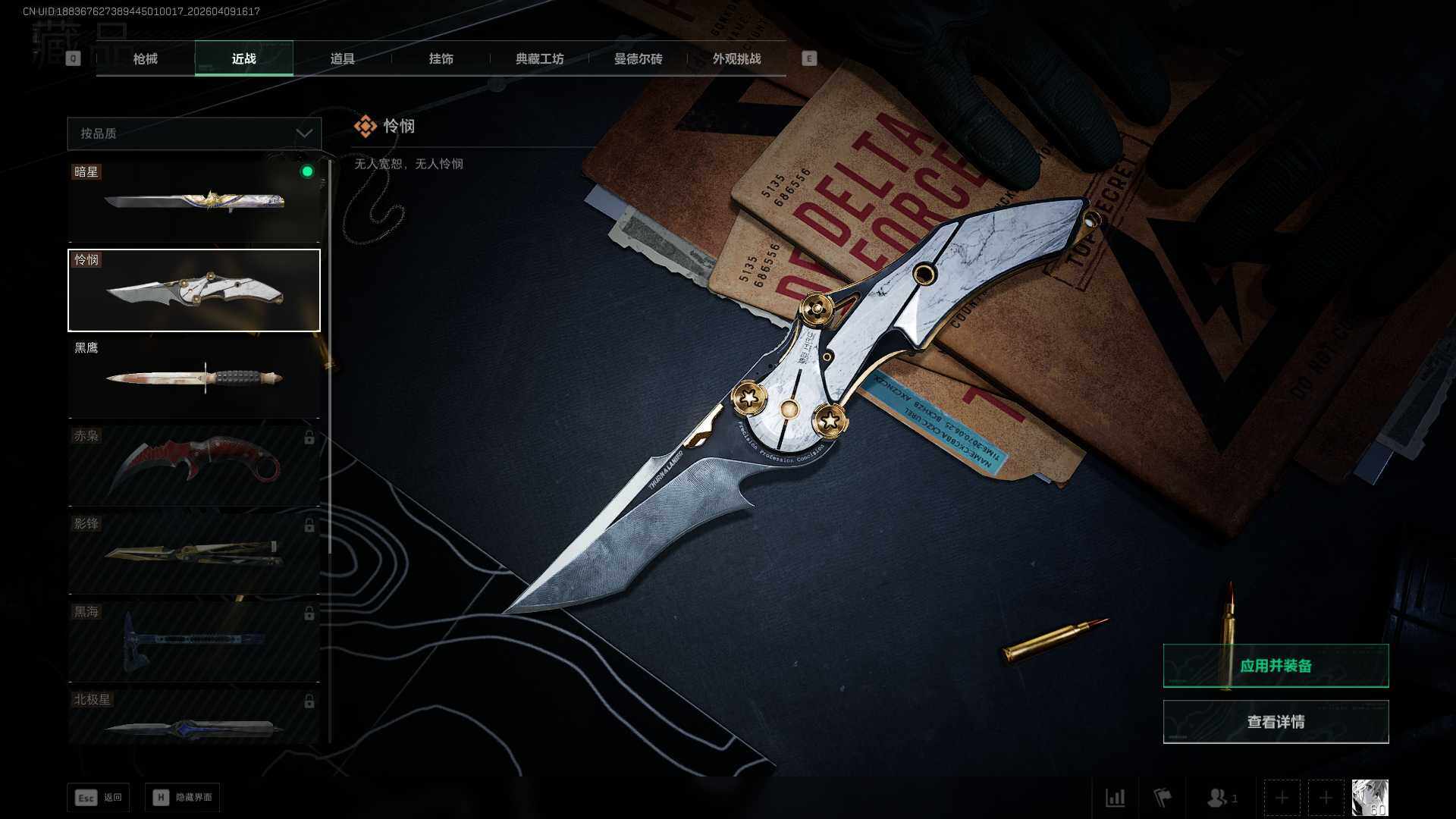Choose the locked 北极星 knife skin
Screen dimensions: 1456x819
(194, 717)
